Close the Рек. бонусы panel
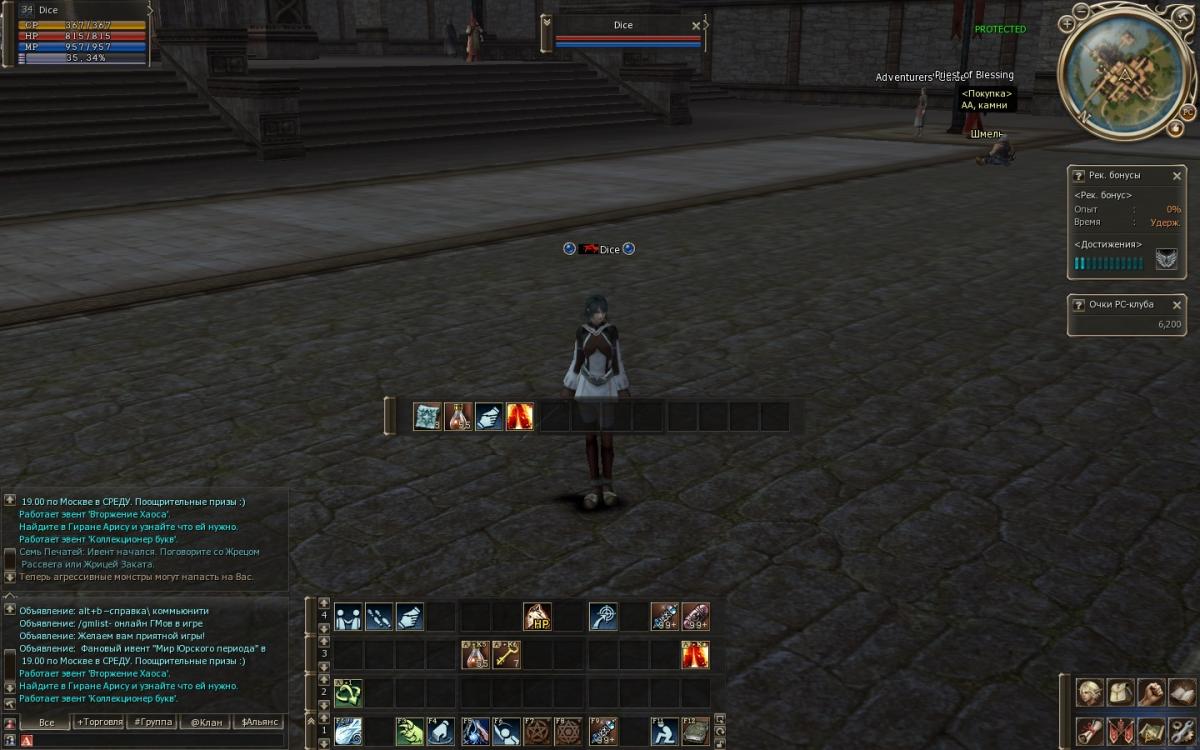 click(1176, 176)
